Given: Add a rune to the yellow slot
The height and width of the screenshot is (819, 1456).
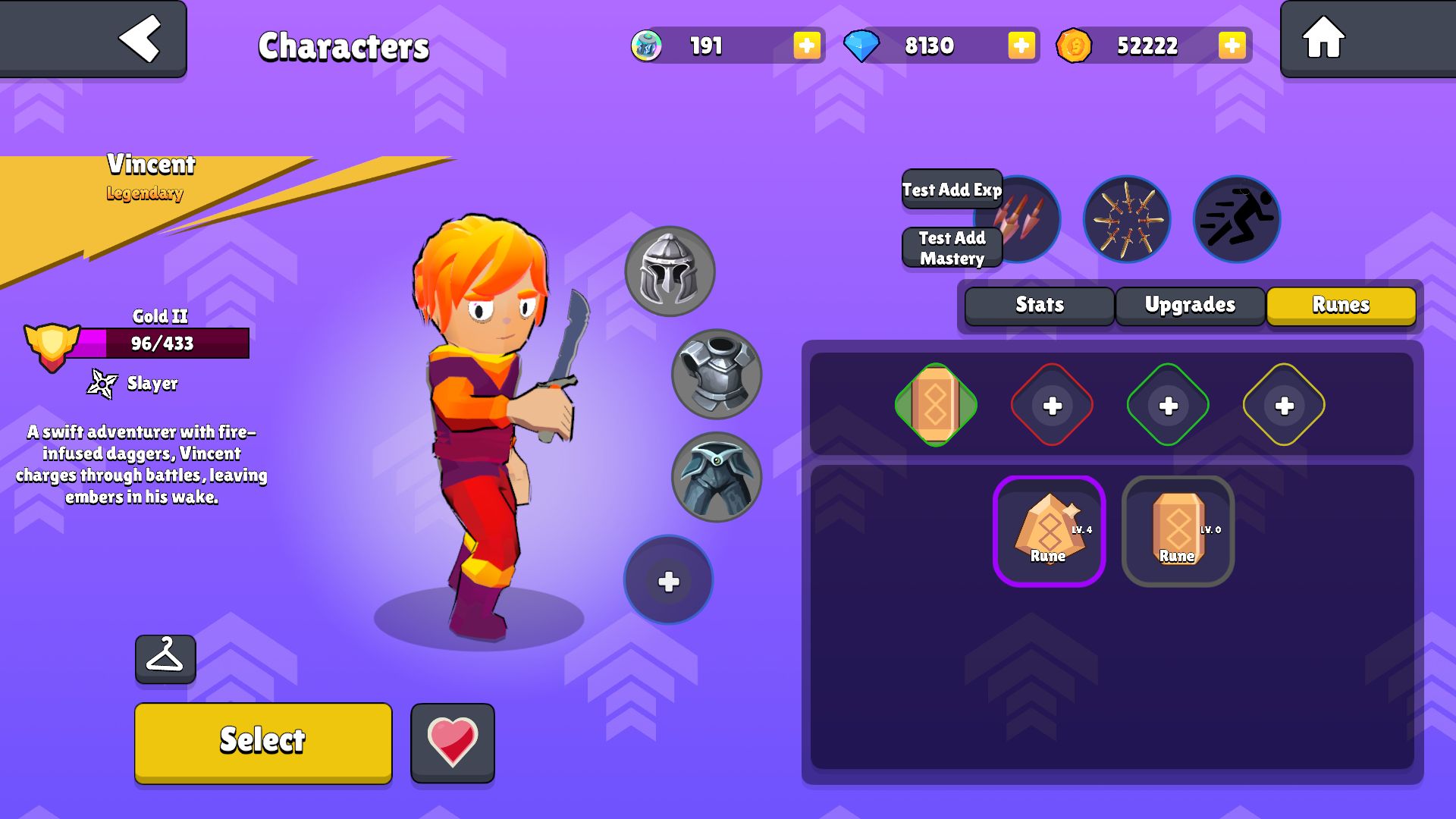Looking at the screenshot, I should click(x=1284, y=405).
